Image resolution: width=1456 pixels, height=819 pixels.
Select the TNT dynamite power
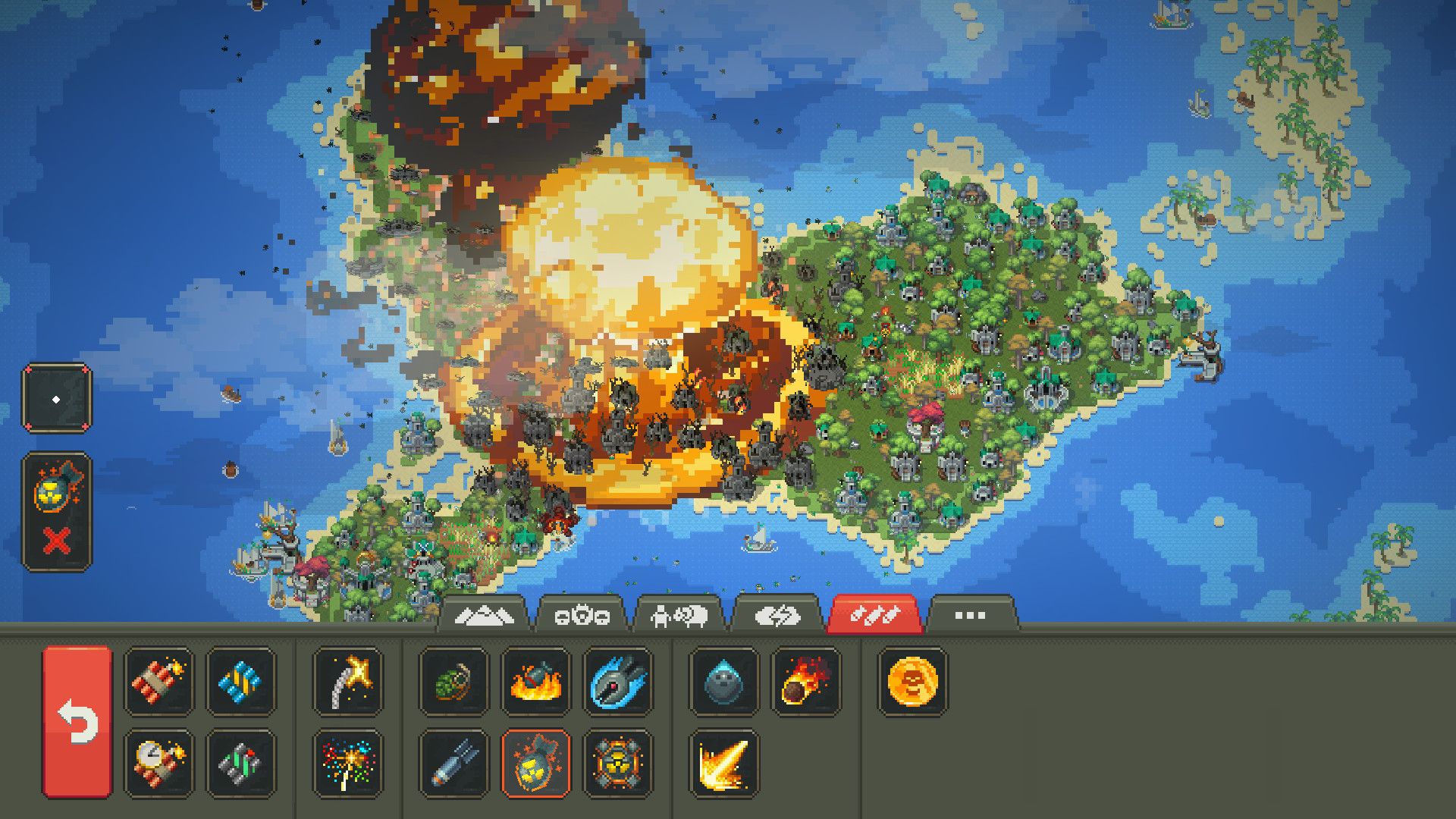158,681
